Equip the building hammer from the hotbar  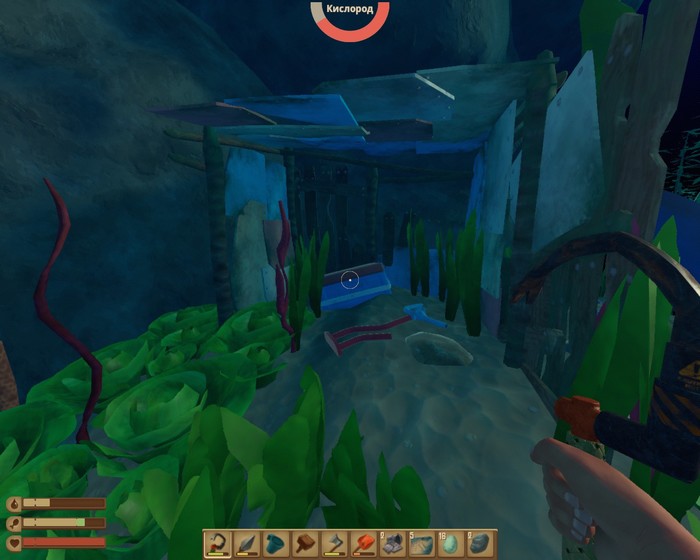(x=304, y=543)
